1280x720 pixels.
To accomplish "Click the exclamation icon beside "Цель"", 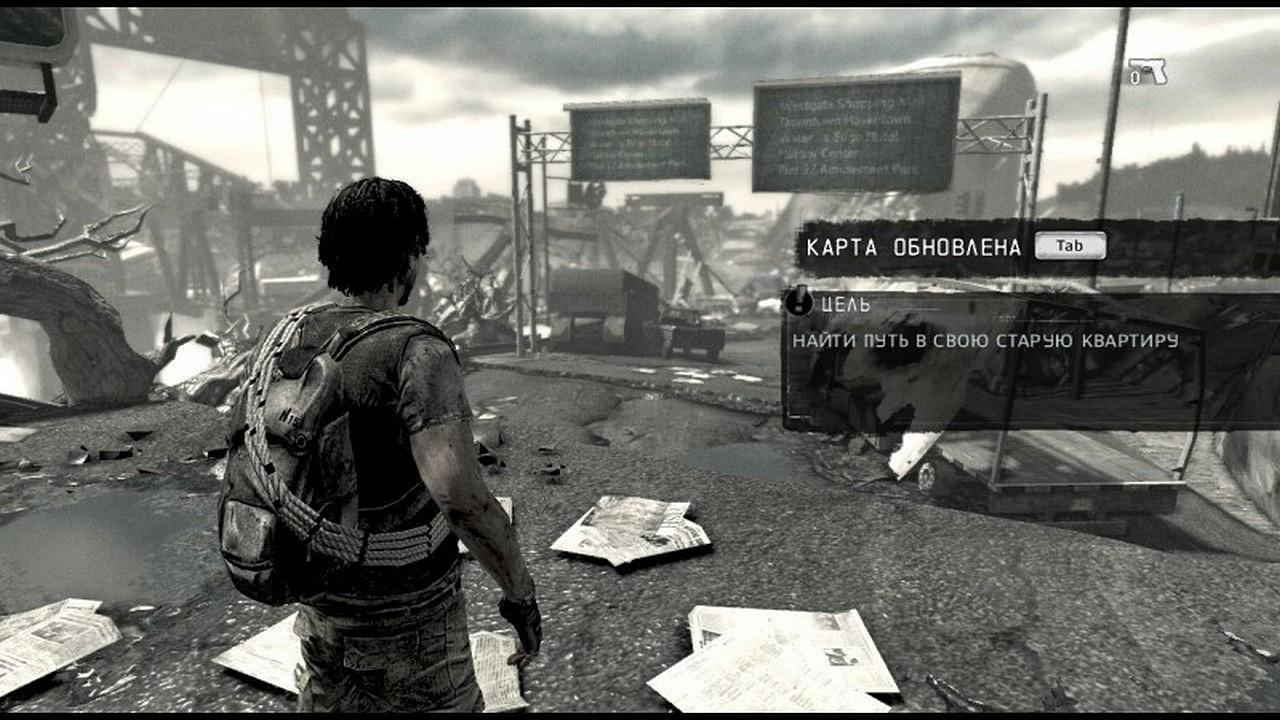I will click(799, 300).
